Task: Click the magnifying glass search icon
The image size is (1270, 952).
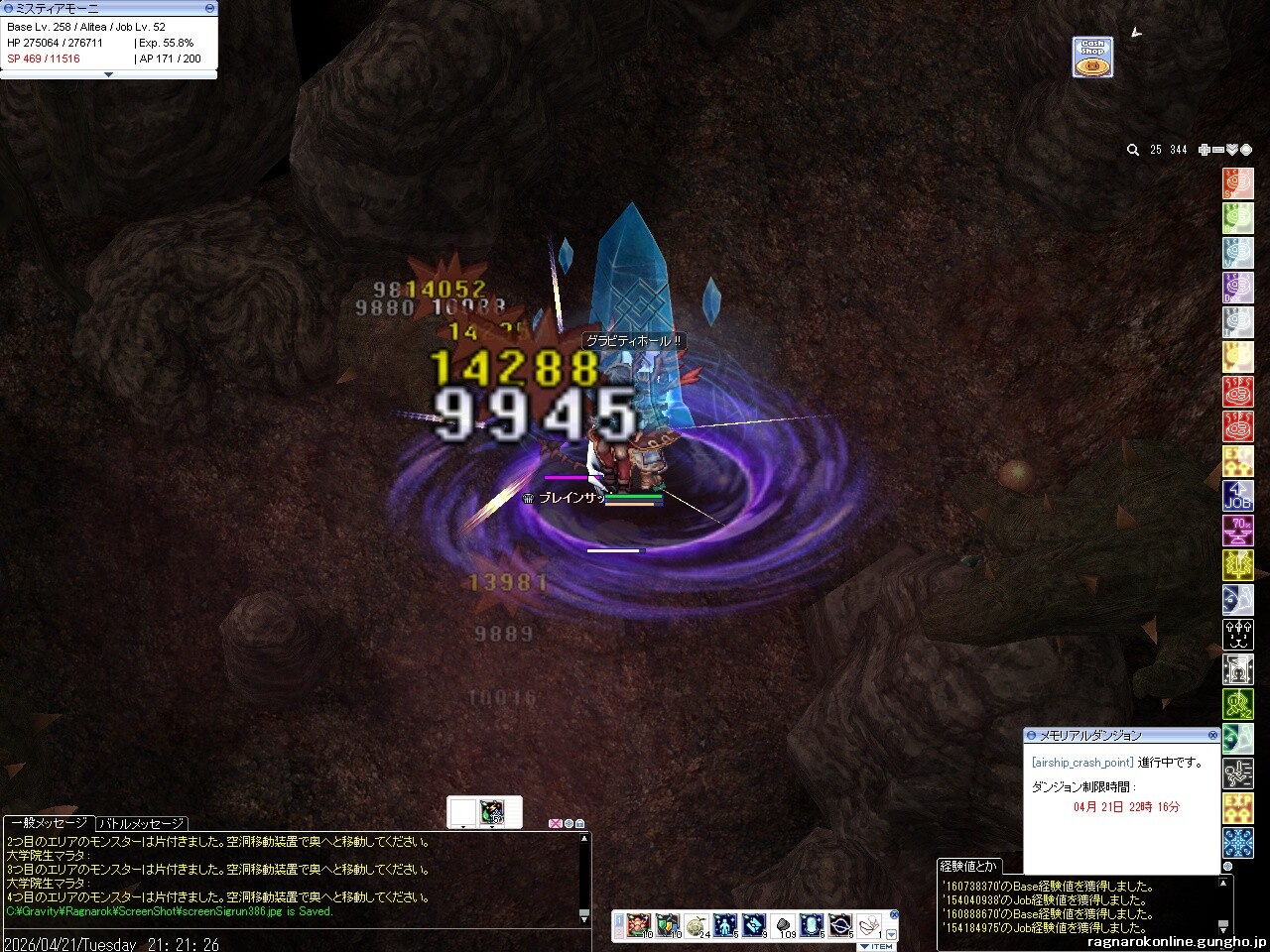Action: pos(1132,150)
